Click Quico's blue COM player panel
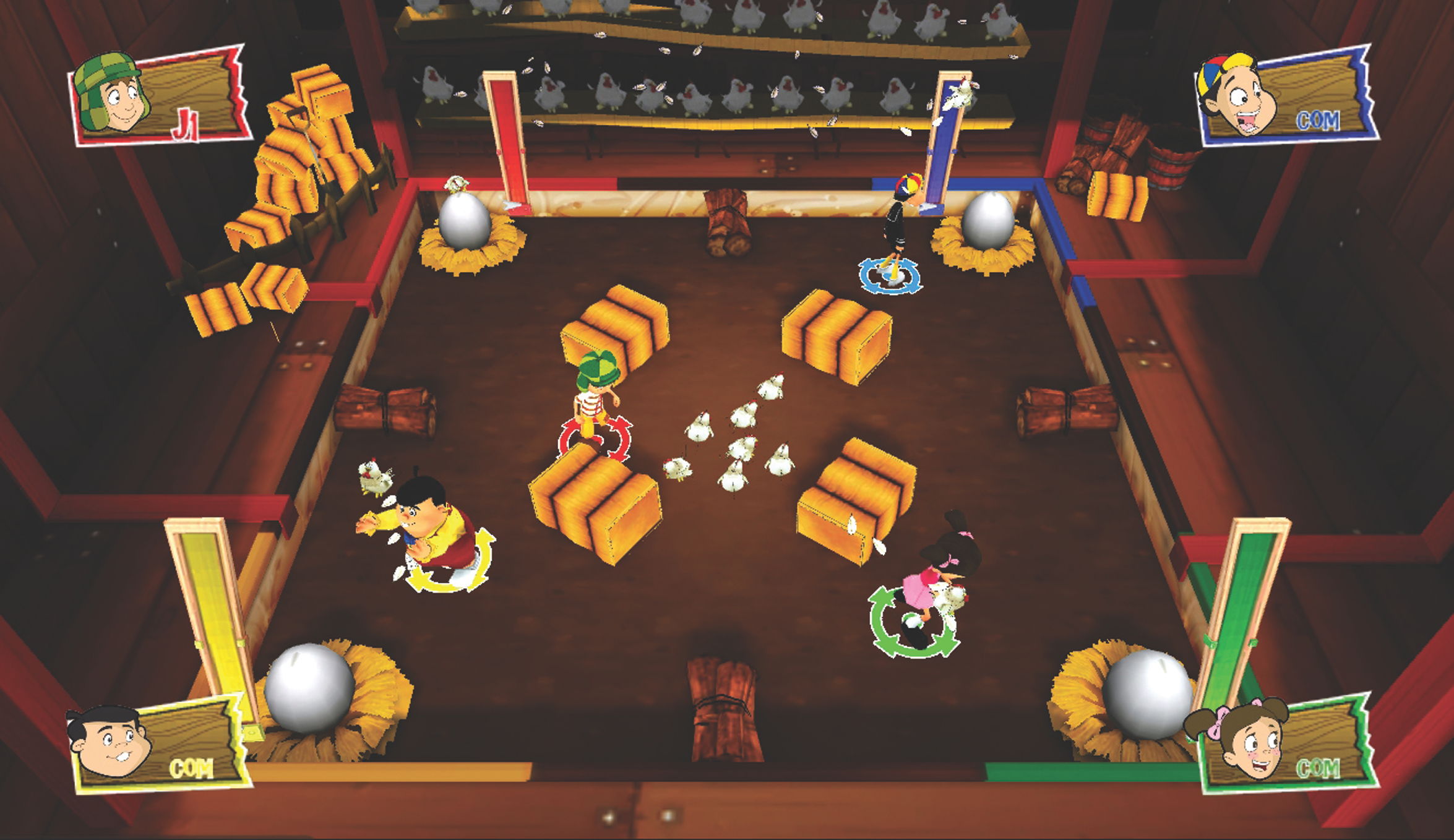Image resolution: width=1454 pixels, height=840 pixels. [x=1289, y=96]
